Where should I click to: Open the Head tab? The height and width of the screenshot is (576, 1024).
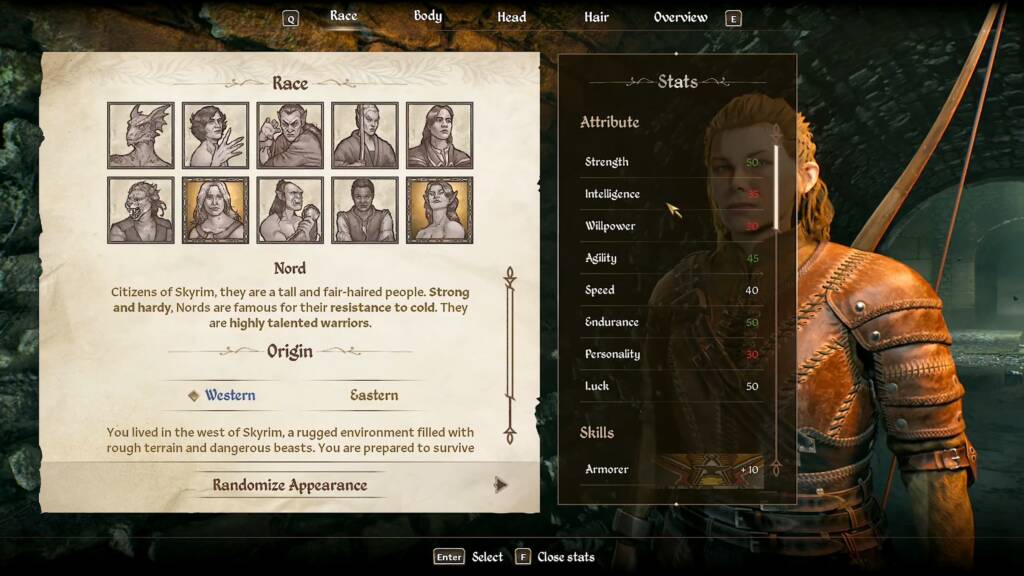(x=512, y=17)
